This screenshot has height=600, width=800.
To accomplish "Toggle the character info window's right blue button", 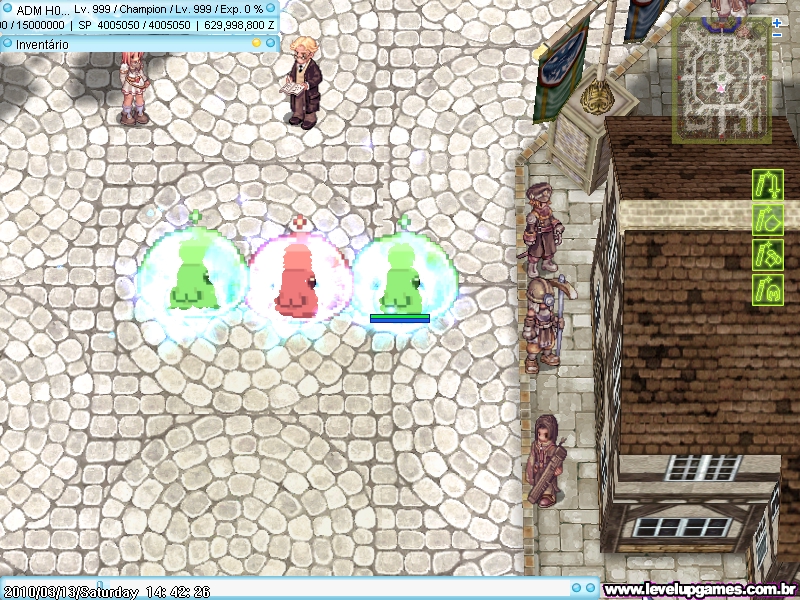I will pos(271,8).
